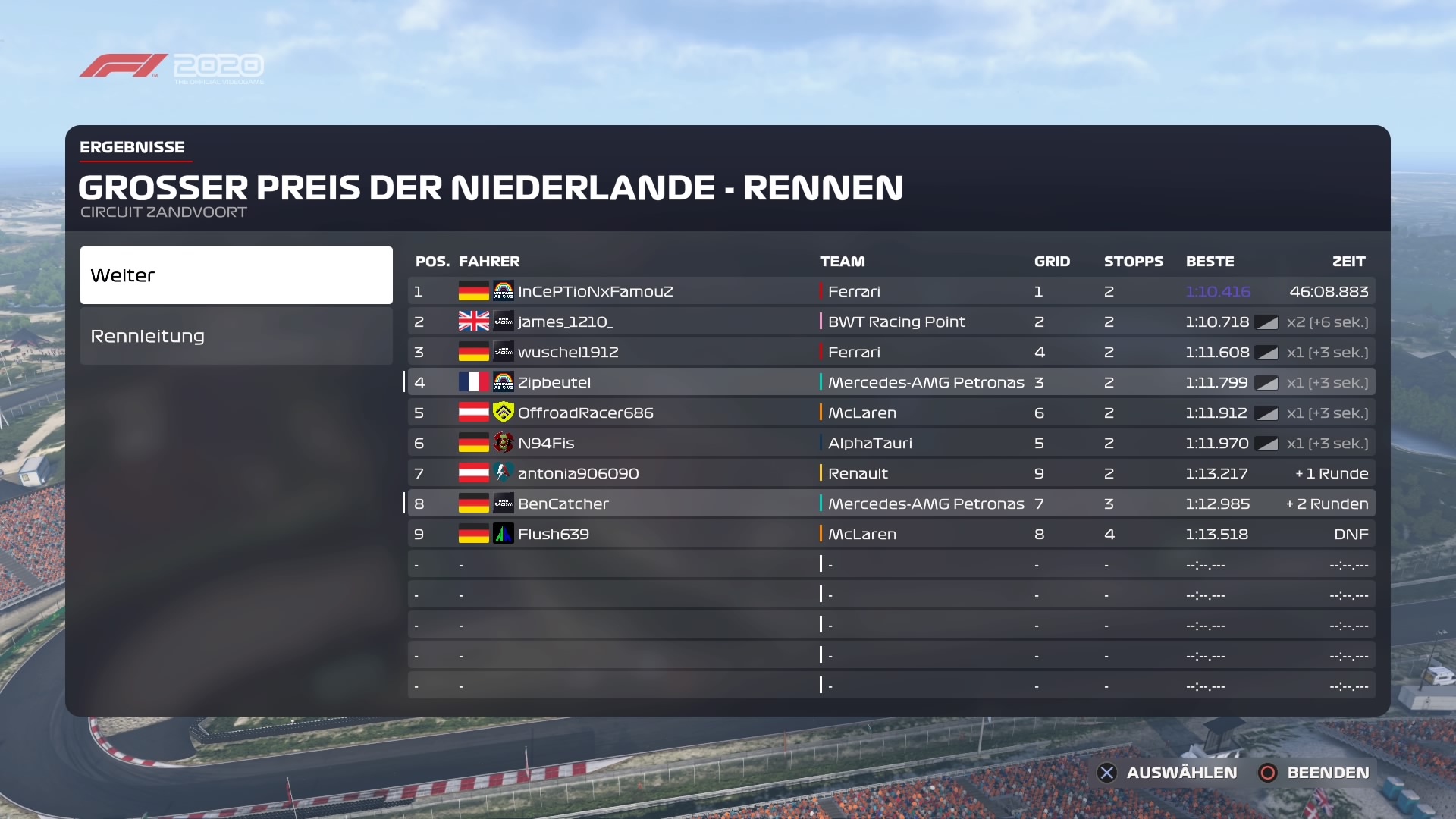Highlight wuschel1912 in the results list
This screenshot has height=819, width=1456.
891,352
